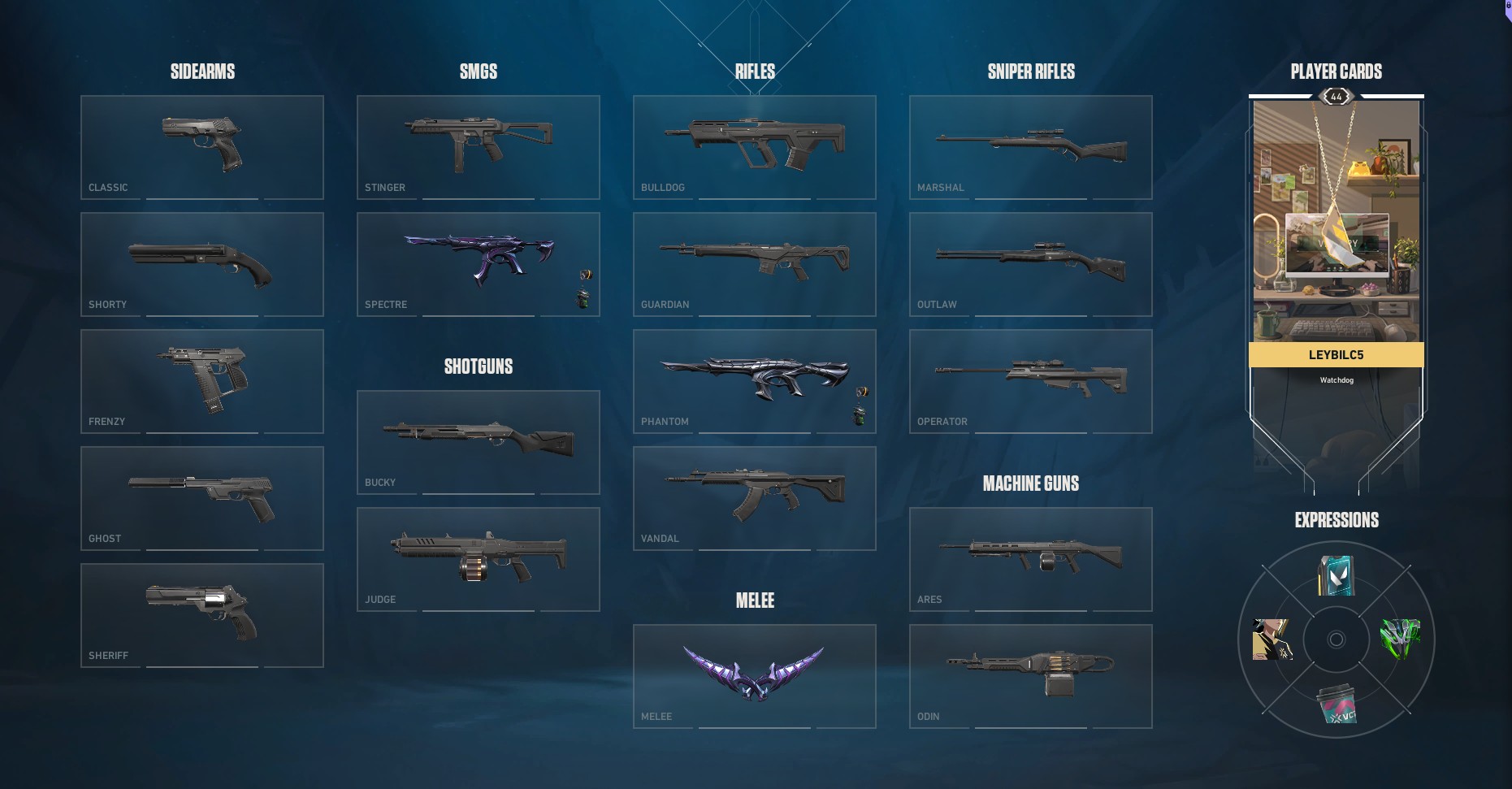The image size is (1512, 789).
Task: Select the Ghost sidearm slot
Action: click(x=201, y=498)
